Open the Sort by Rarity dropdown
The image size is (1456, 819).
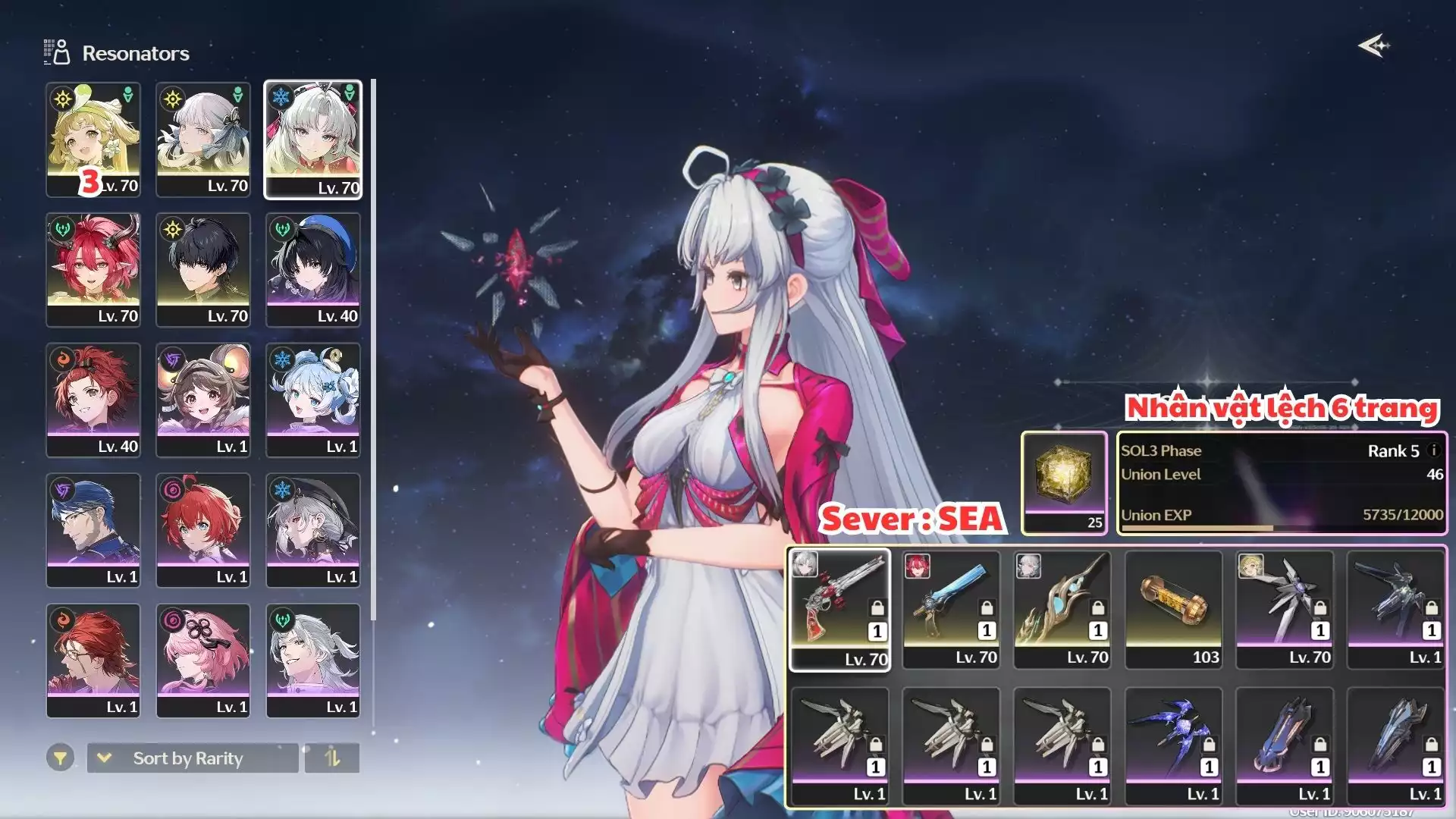pos(193,758)
